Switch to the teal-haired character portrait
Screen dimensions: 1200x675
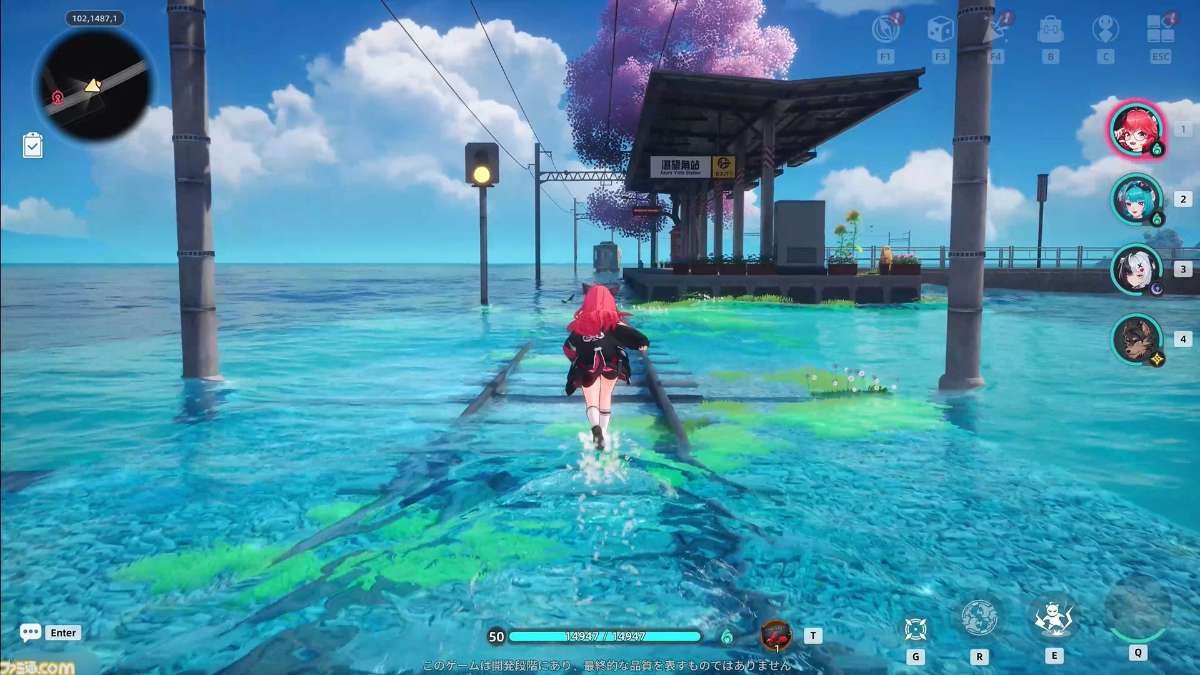pyautogui.click(x=1136, y=198)
